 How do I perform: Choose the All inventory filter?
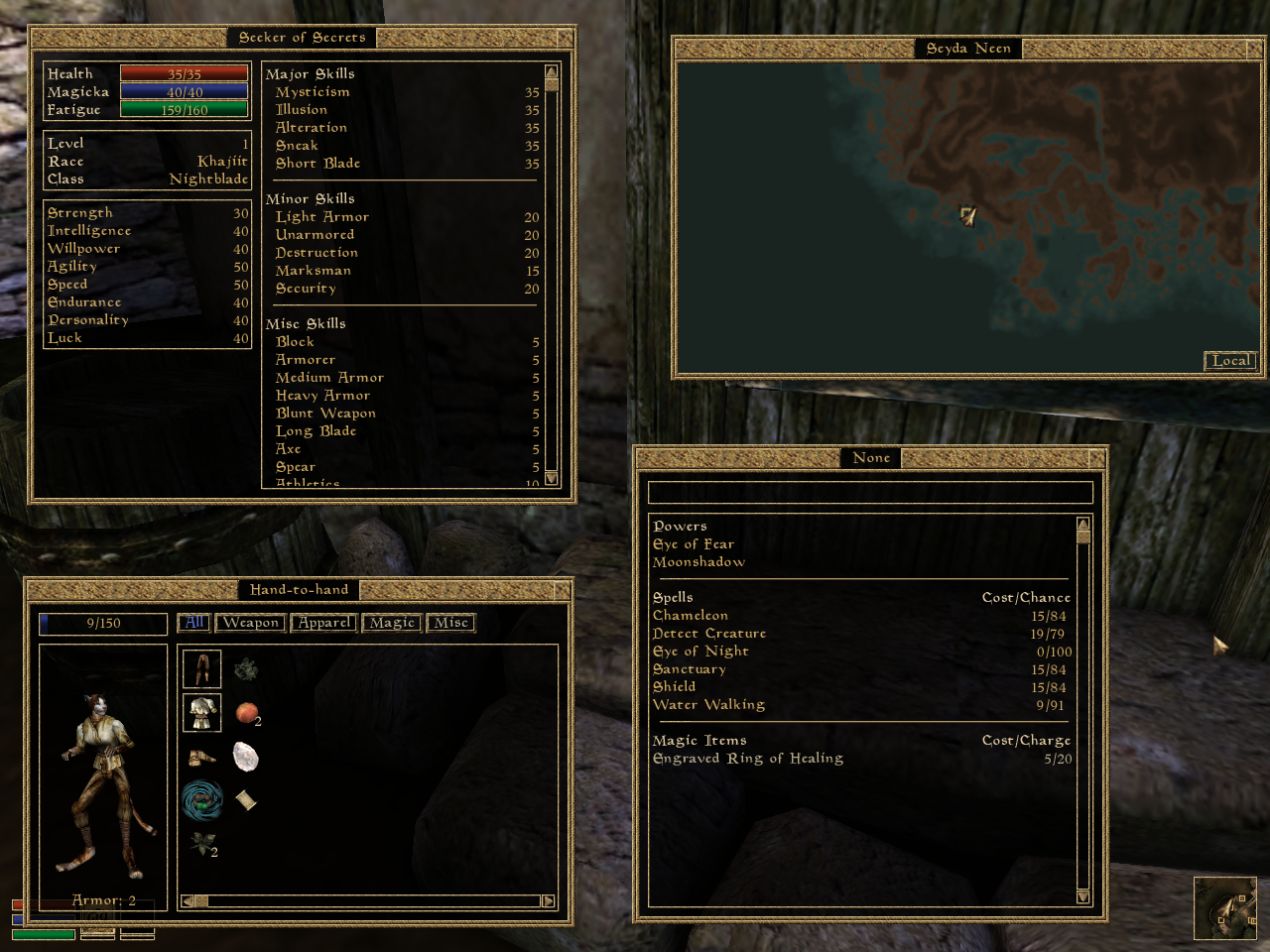click(x=193, y=623)
